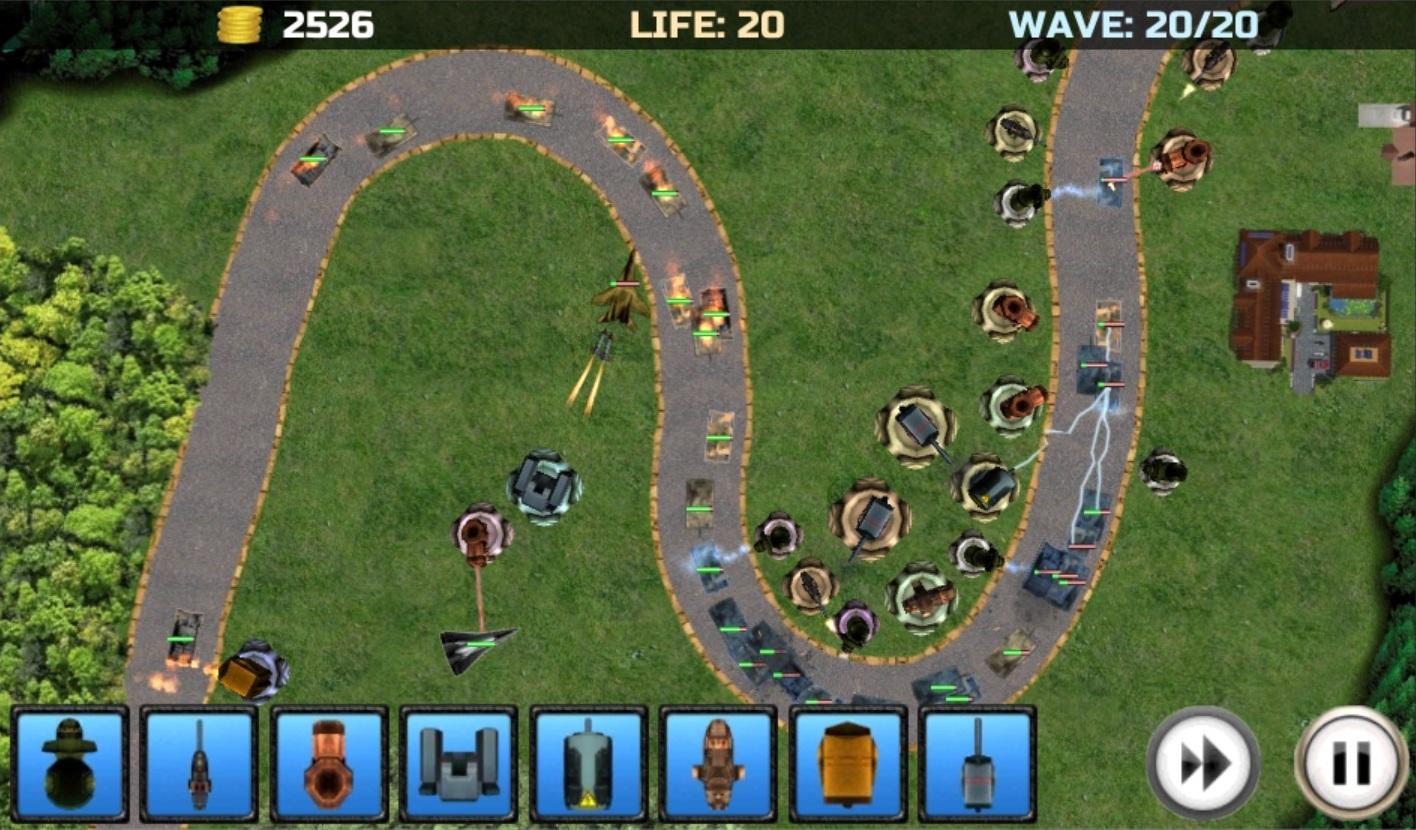Select the machine gun tower icon
The width and height of the screenshot is (1416, 830).
click(200, 765)
